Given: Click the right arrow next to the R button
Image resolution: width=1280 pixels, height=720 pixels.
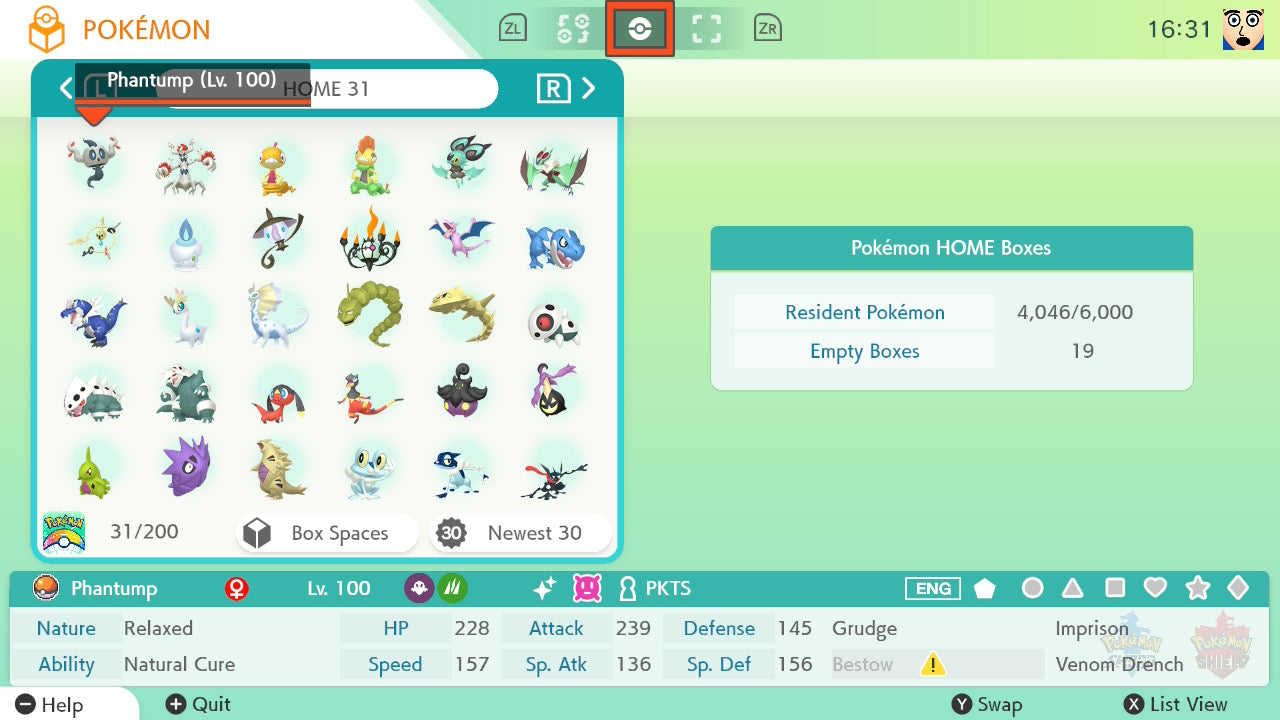Looking at the screenshot, I should click(x=589, y=88).
